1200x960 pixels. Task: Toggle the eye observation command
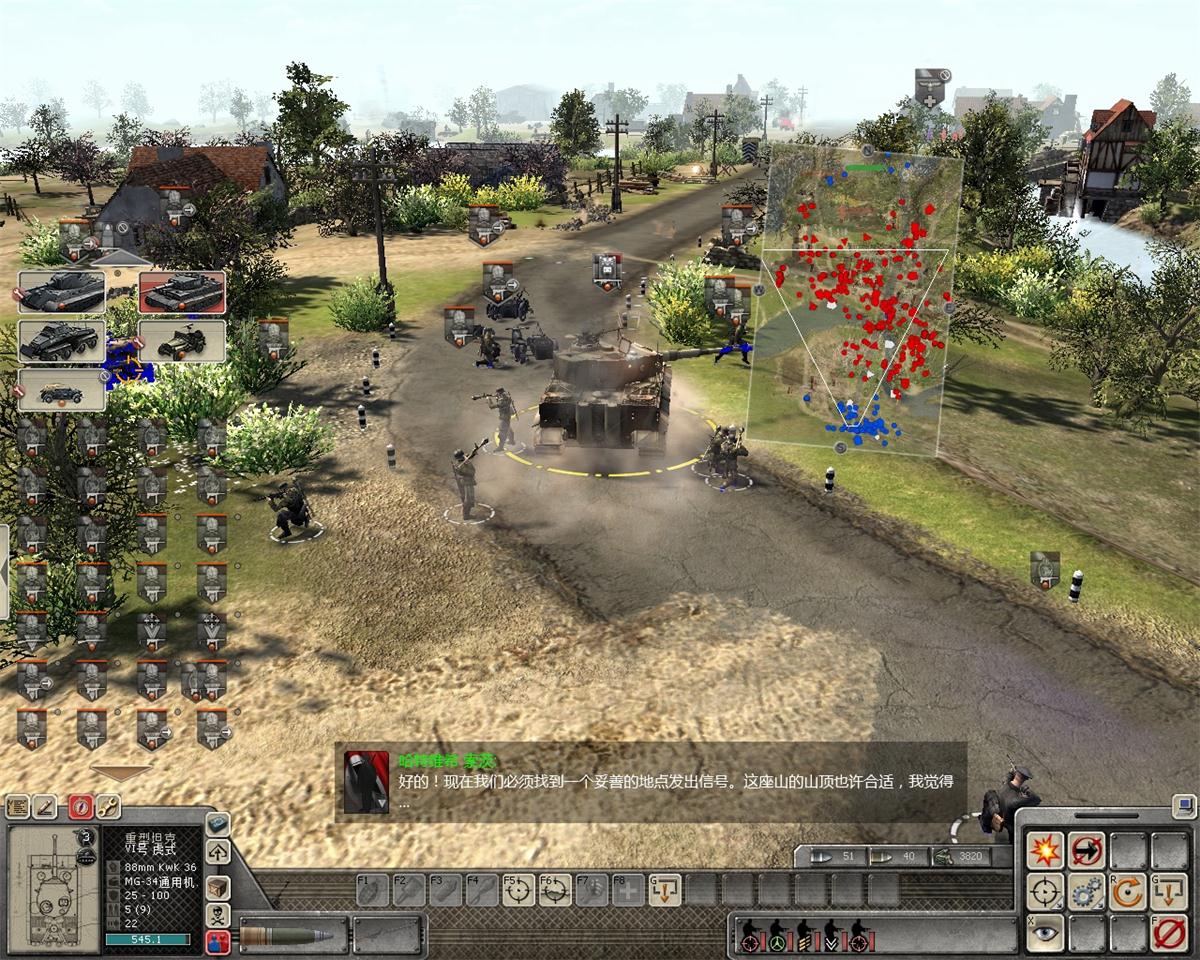(x=1045, y=932)
